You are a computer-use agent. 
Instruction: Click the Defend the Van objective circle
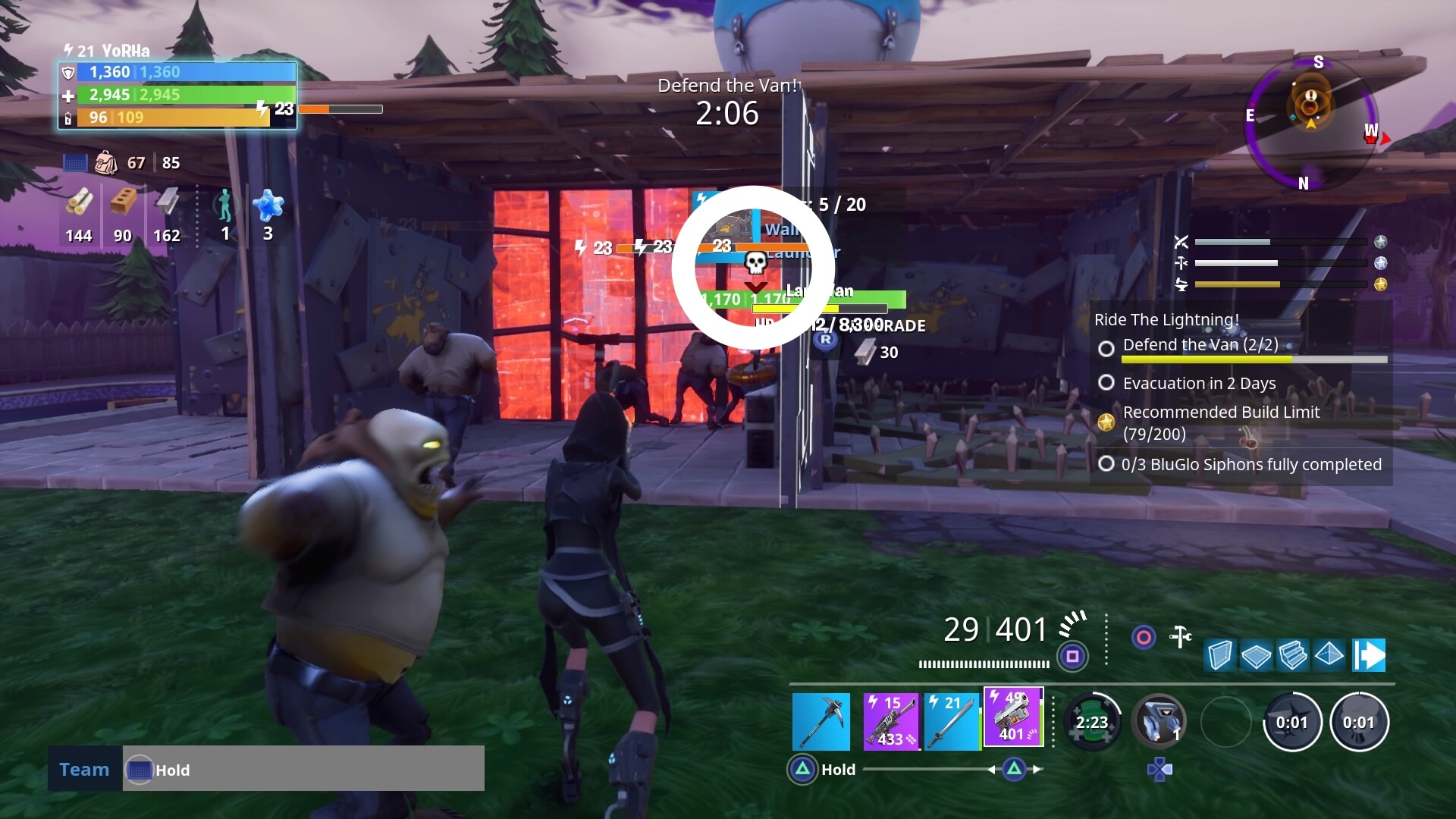[1107, 346]
